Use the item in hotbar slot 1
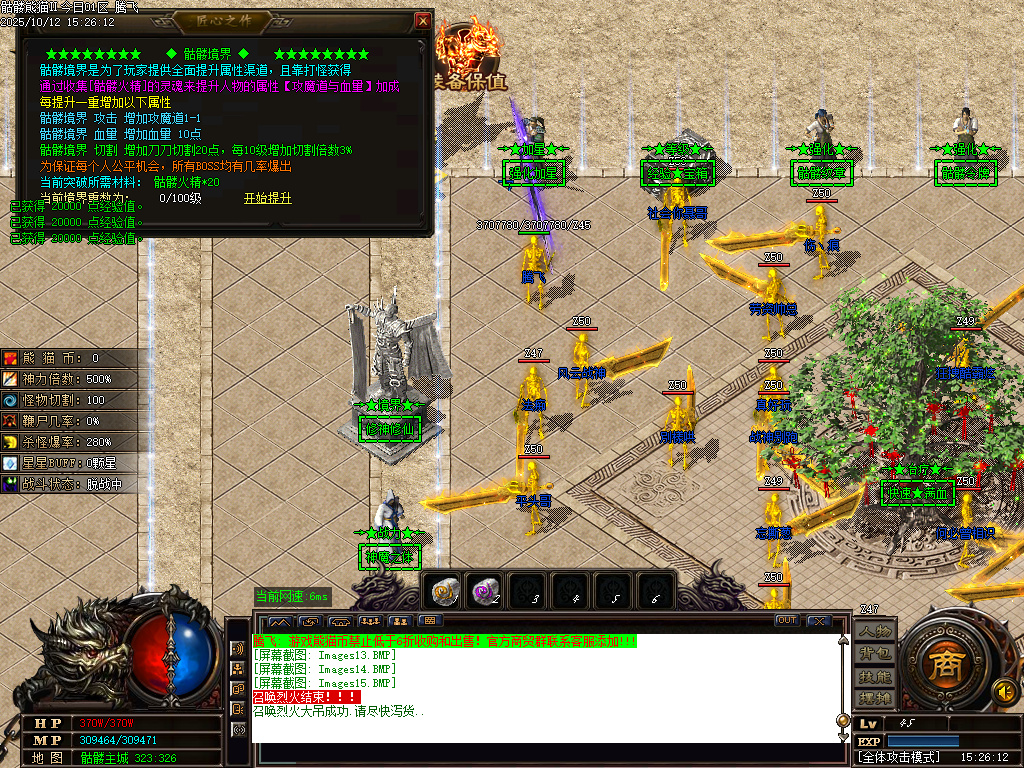Image resolution: width=1024 pixels, height=768 pixels. click(x=443, y=592)
